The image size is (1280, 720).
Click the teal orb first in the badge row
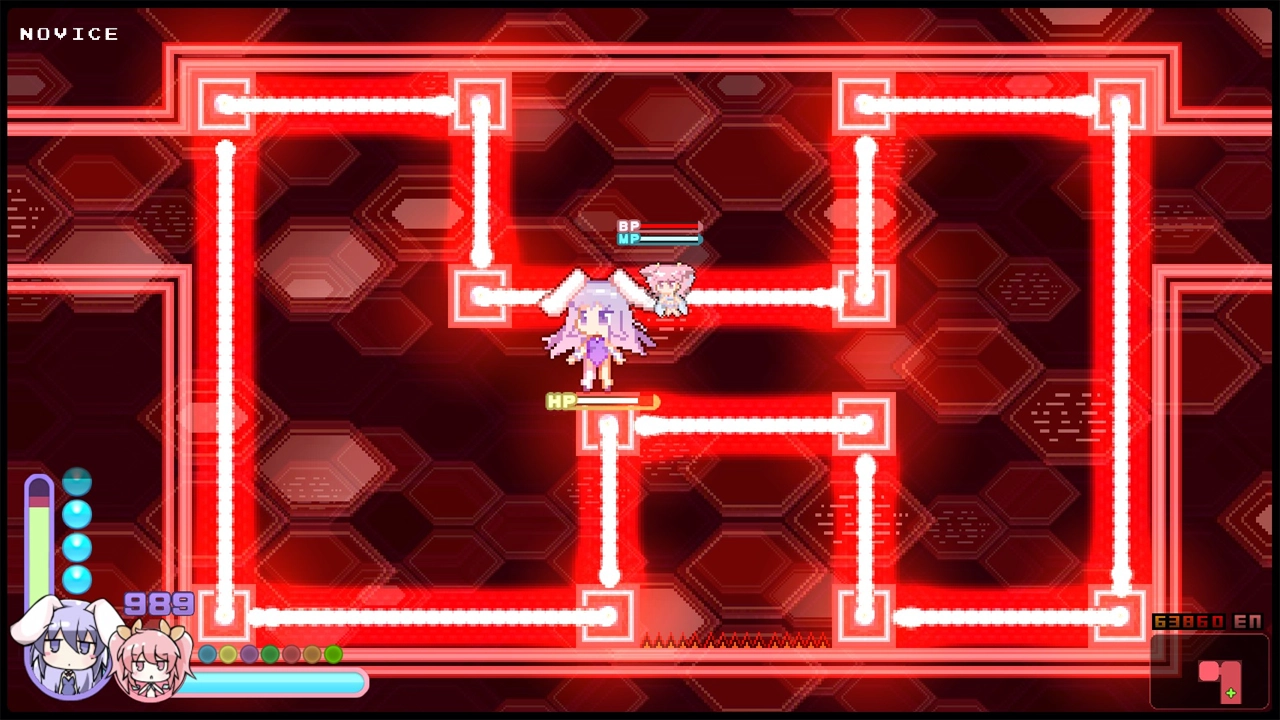click(207, 654)
